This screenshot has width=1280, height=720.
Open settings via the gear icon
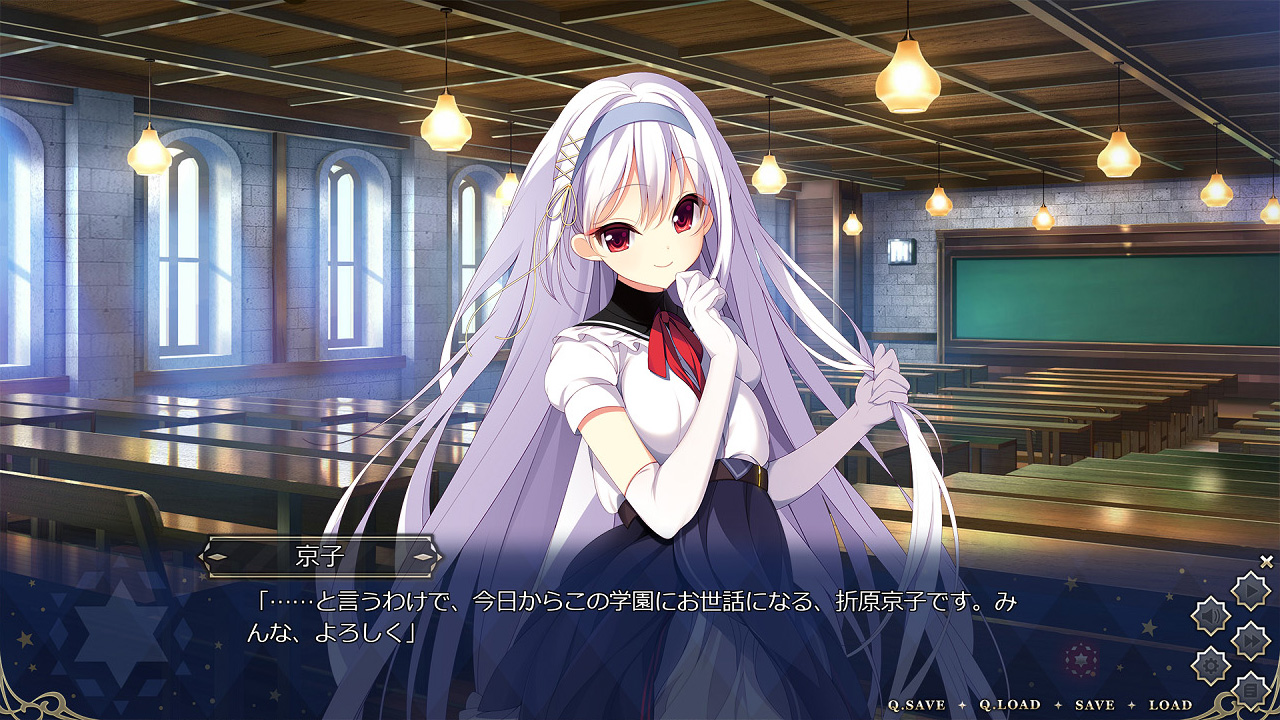point(1211,665)
